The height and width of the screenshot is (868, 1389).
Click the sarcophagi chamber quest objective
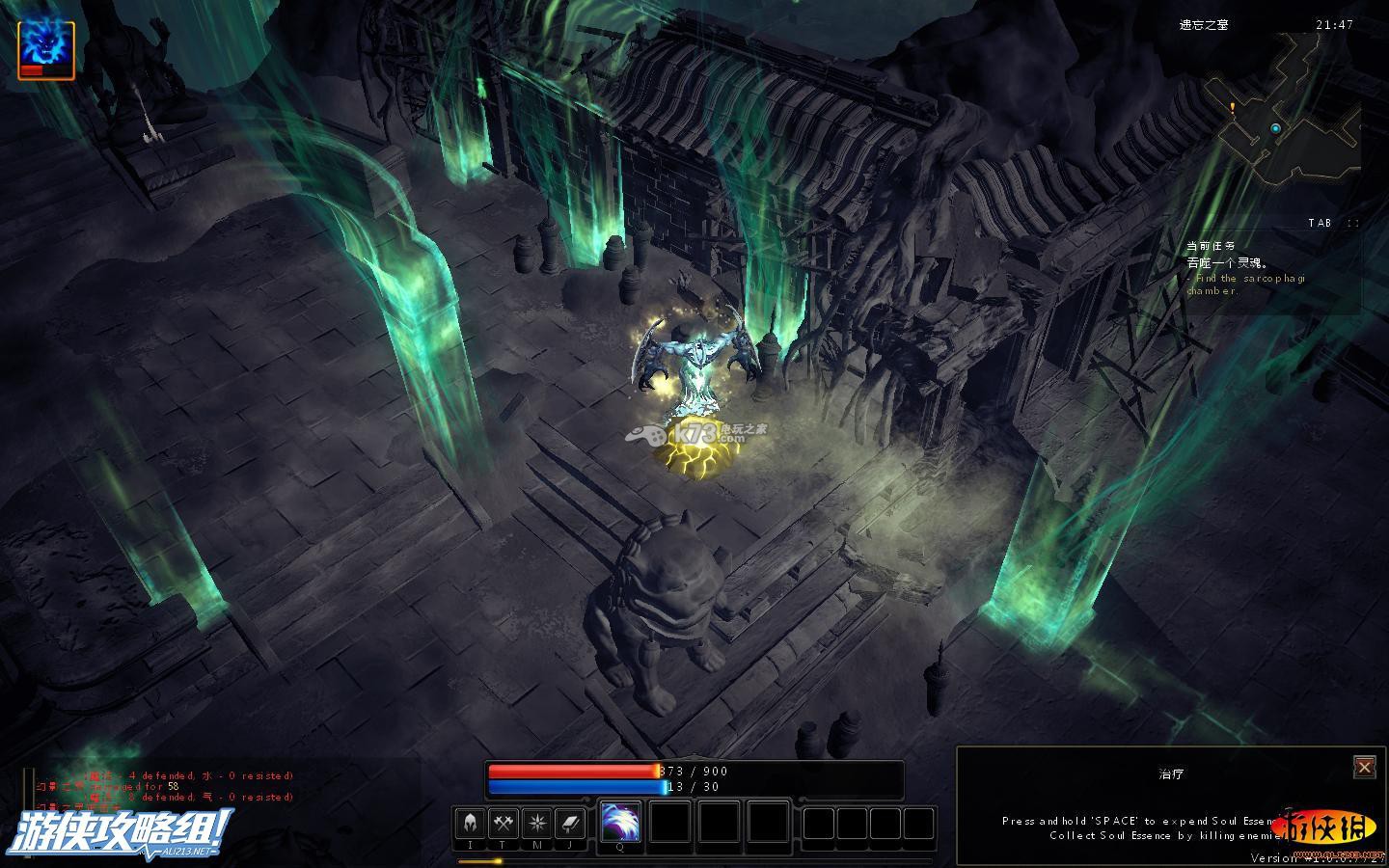pos(1246,285)
